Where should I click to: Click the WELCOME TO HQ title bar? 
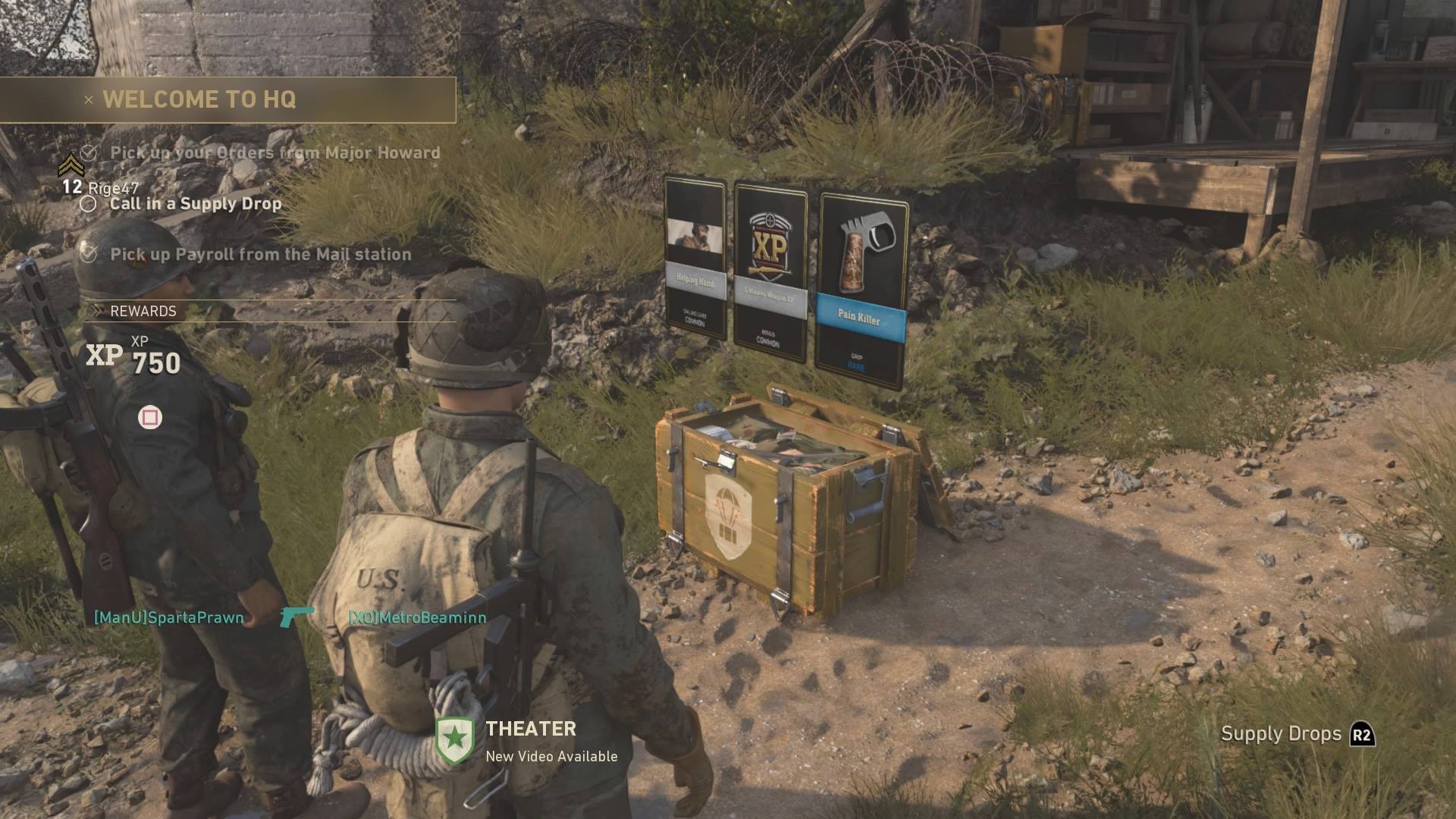click(199, 99)
